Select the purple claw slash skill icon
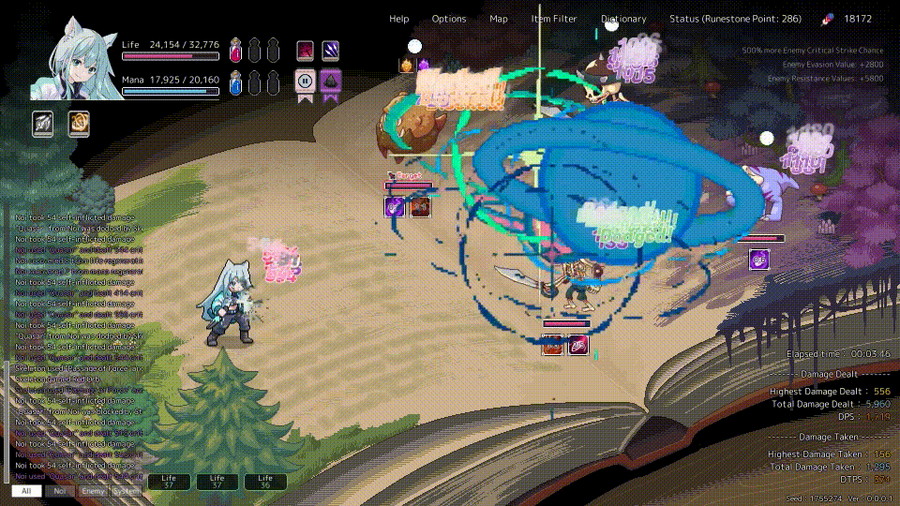 tap(331, 50)
